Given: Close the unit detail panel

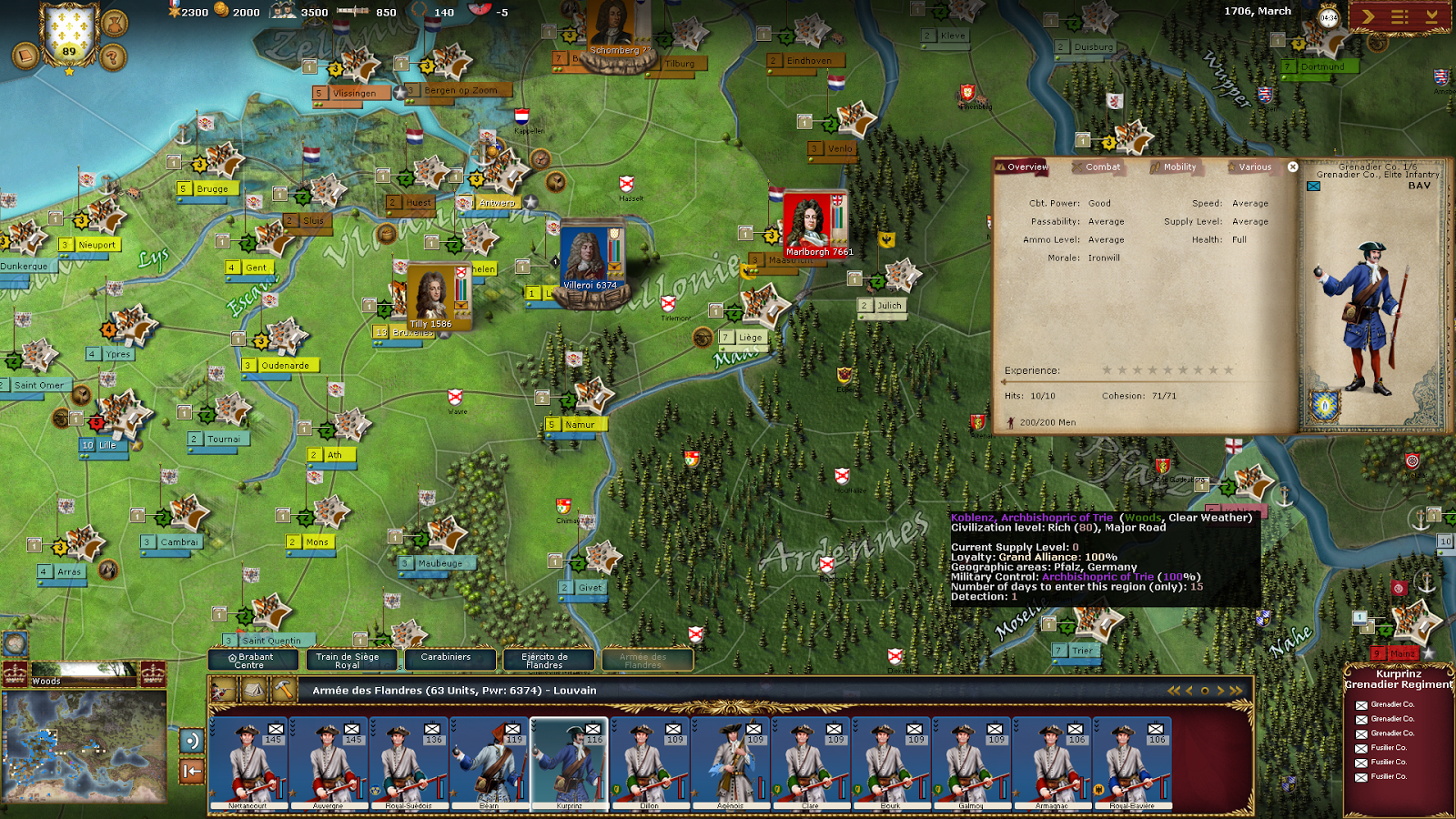Looking at the screenshot, I should [x=1292, y=167].
